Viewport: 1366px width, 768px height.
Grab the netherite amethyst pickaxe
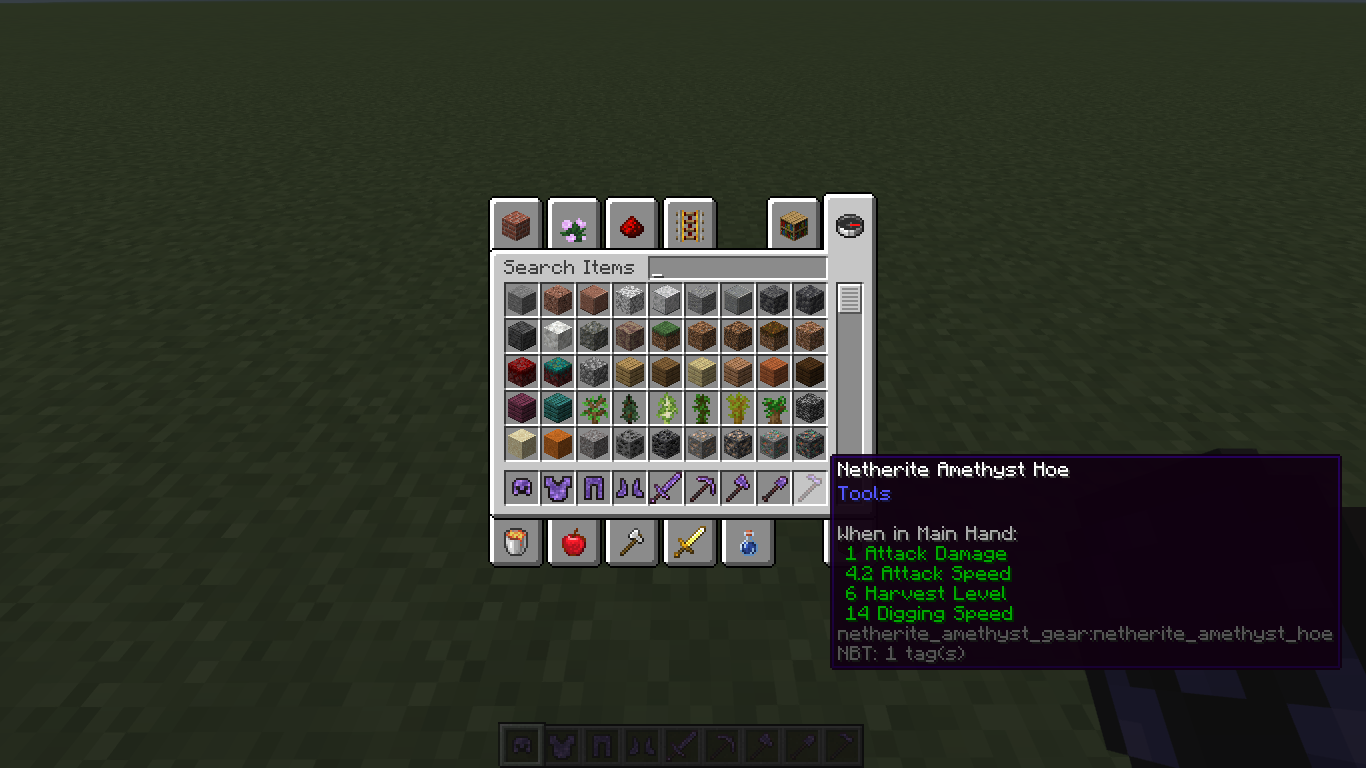(701, 487)
